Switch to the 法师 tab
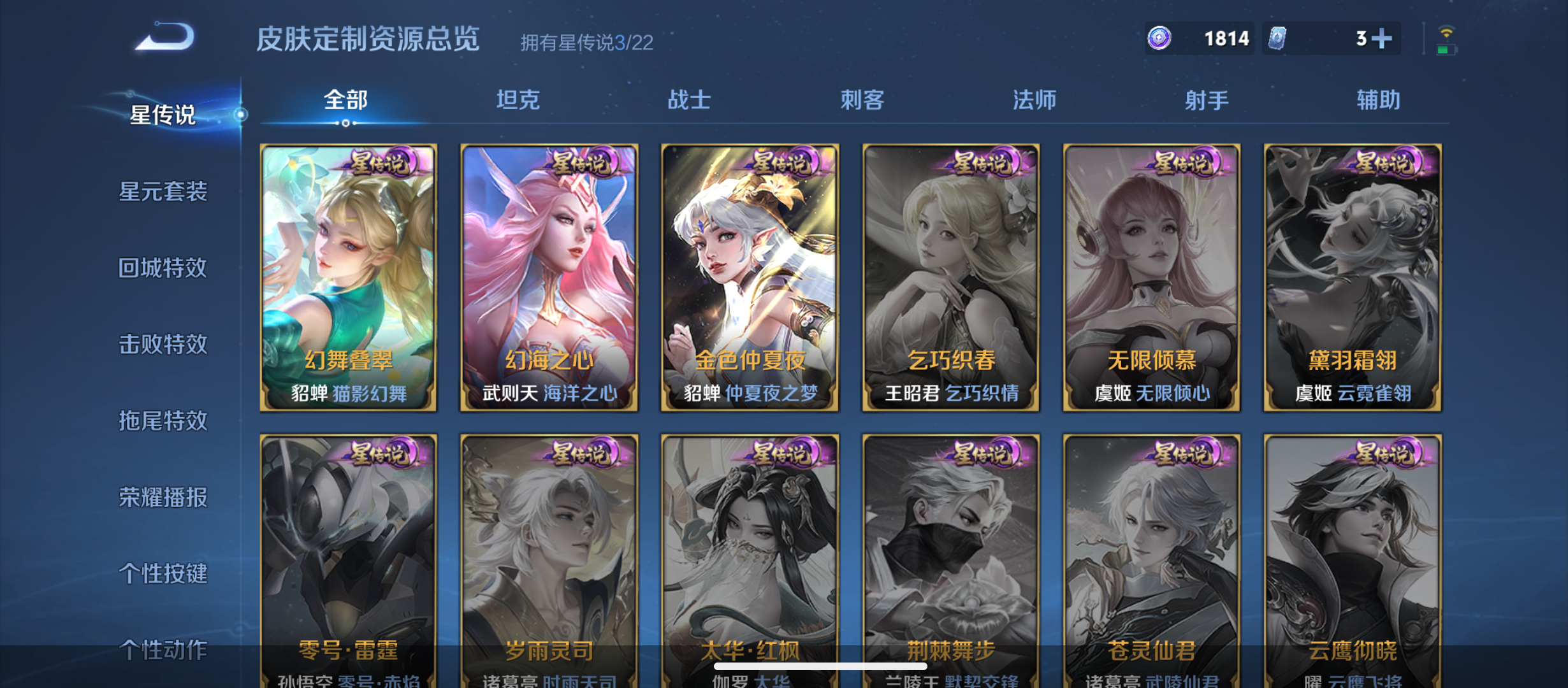1568x688 pixels. (1035, 100)
